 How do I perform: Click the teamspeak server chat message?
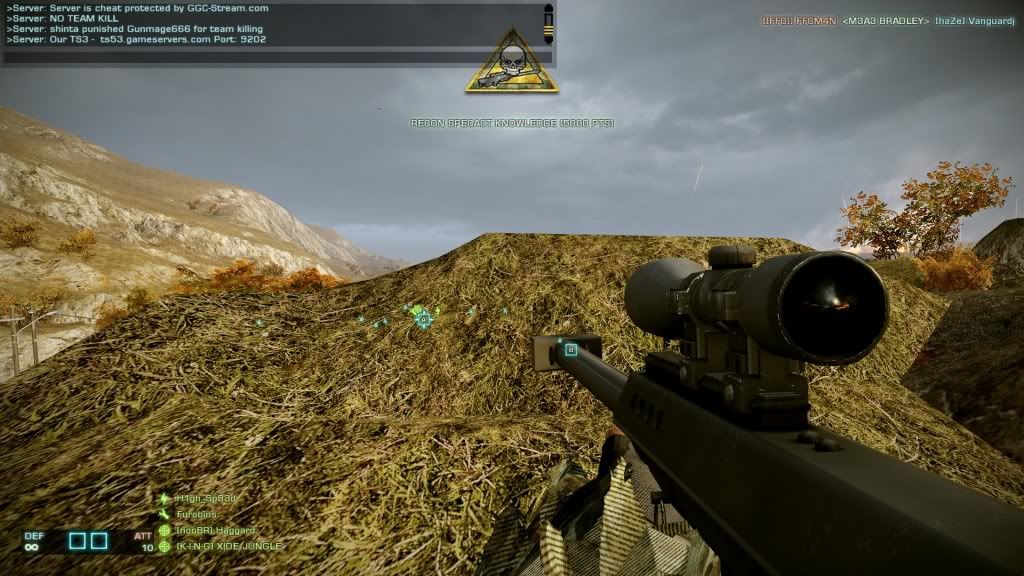point(137,40)
